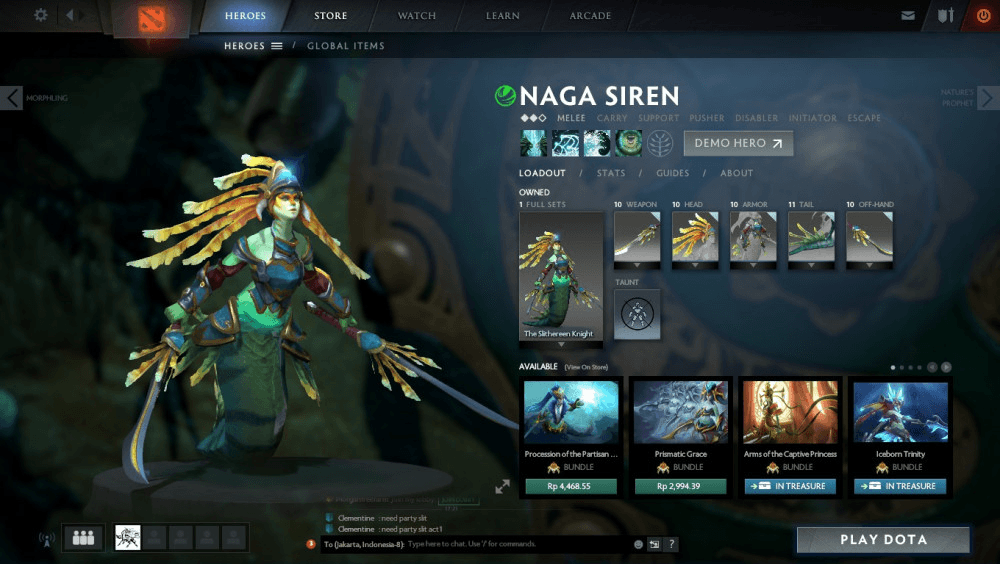Switch to the Watch tab
The image size is (1000, 564).
click(x=417, y=16)
